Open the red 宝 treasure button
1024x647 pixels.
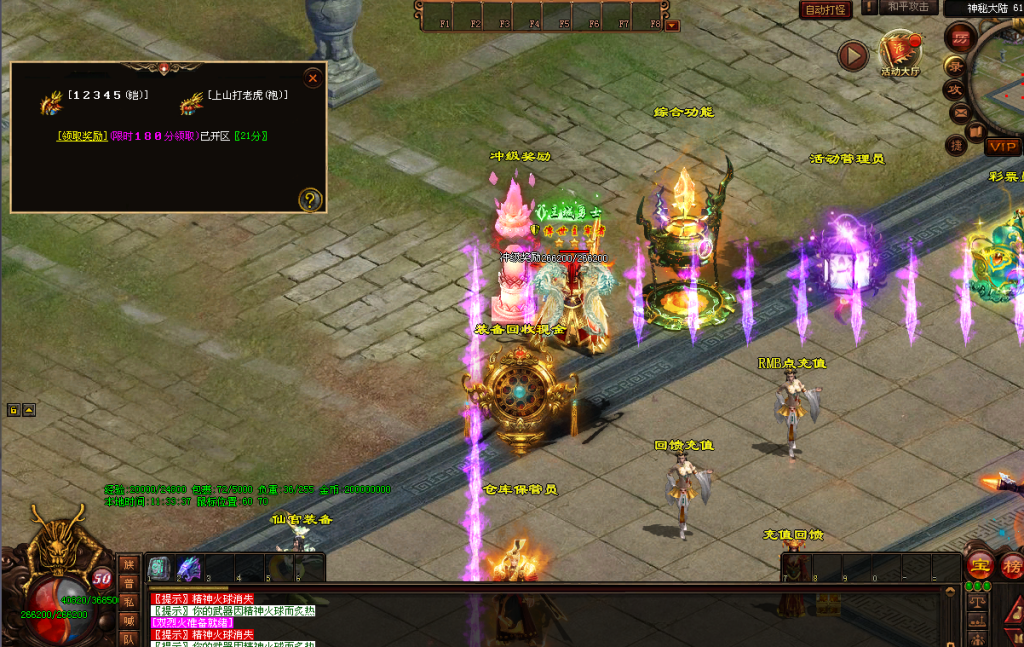coord(979,564)
